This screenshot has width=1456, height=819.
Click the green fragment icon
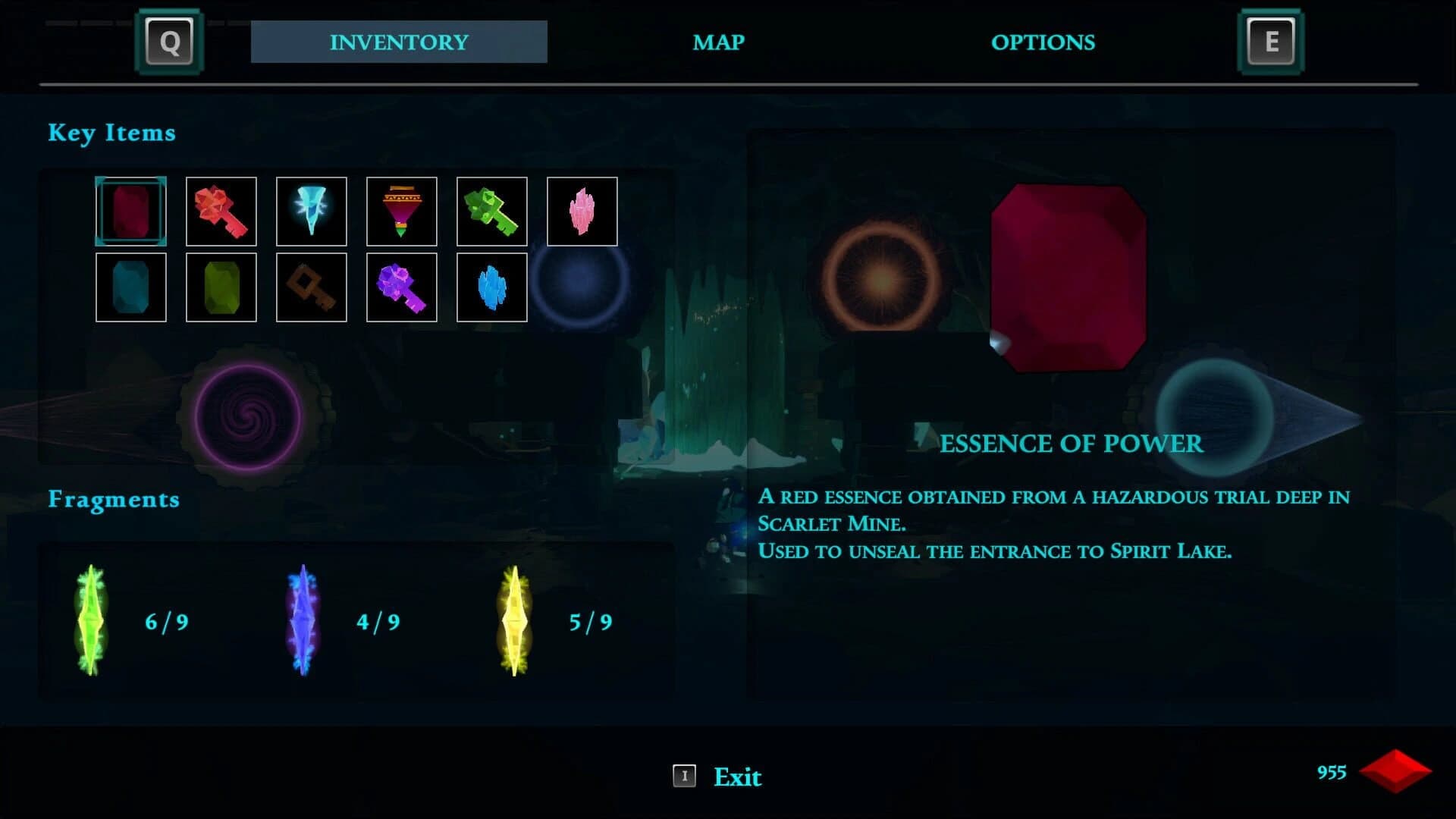[x=91, y=622]
